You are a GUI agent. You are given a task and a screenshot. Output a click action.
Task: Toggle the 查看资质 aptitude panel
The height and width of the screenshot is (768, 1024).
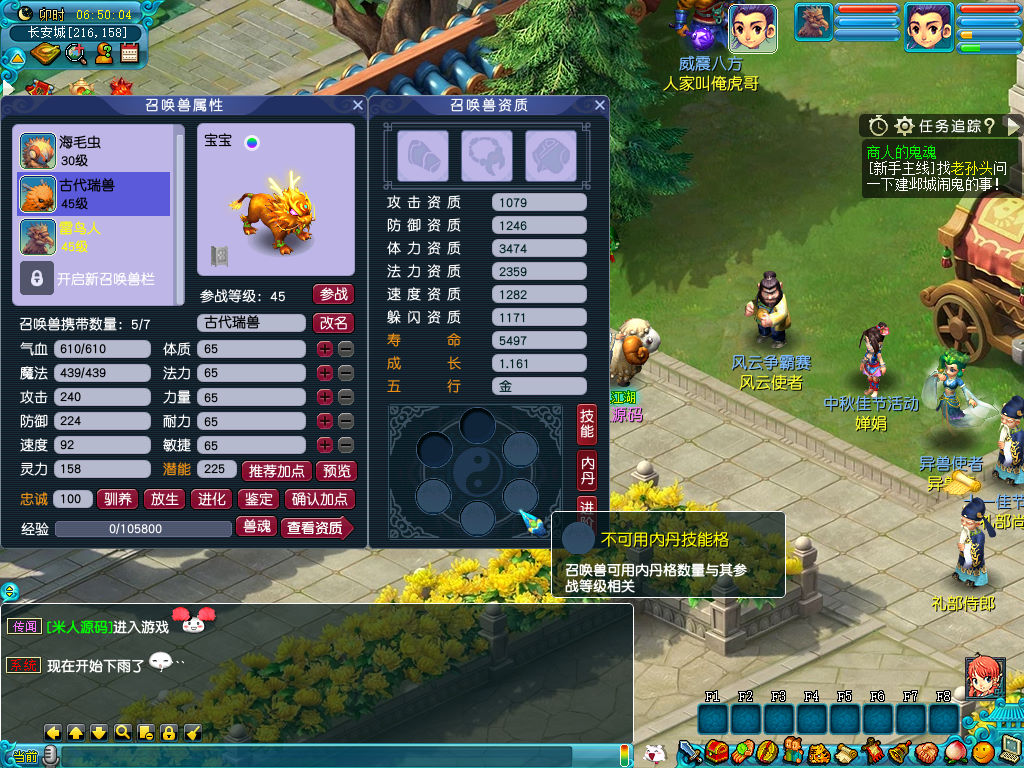coord(316,527)
